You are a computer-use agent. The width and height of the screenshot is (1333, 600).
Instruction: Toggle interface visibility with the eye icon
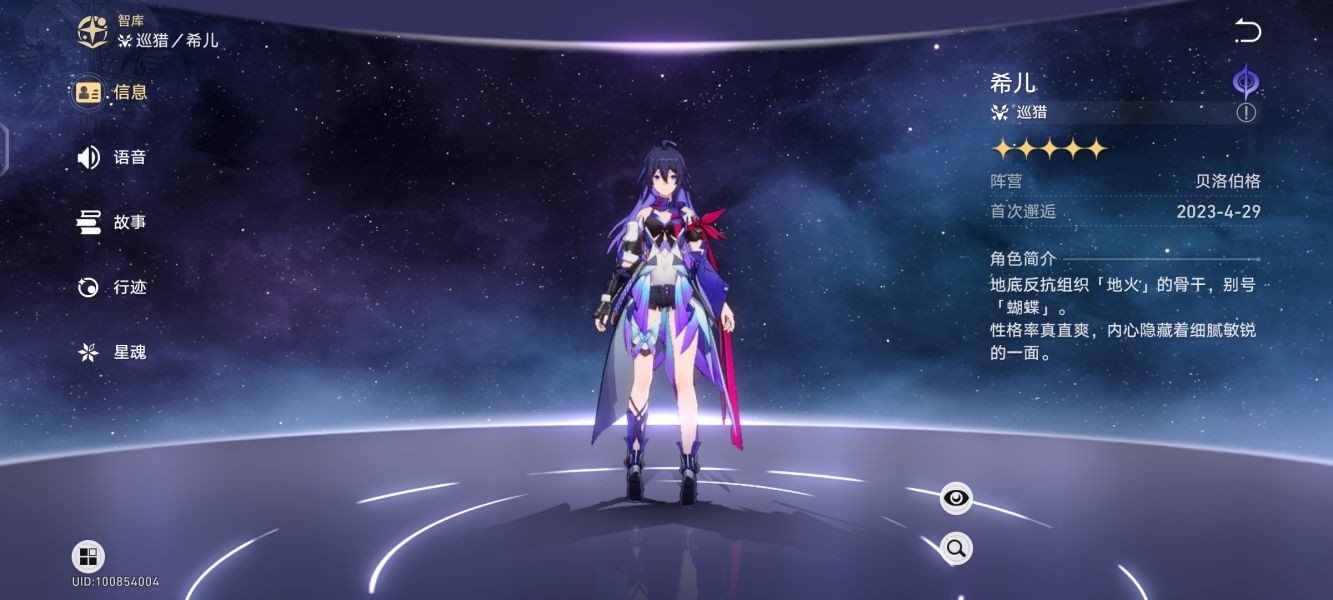(956, 498)
